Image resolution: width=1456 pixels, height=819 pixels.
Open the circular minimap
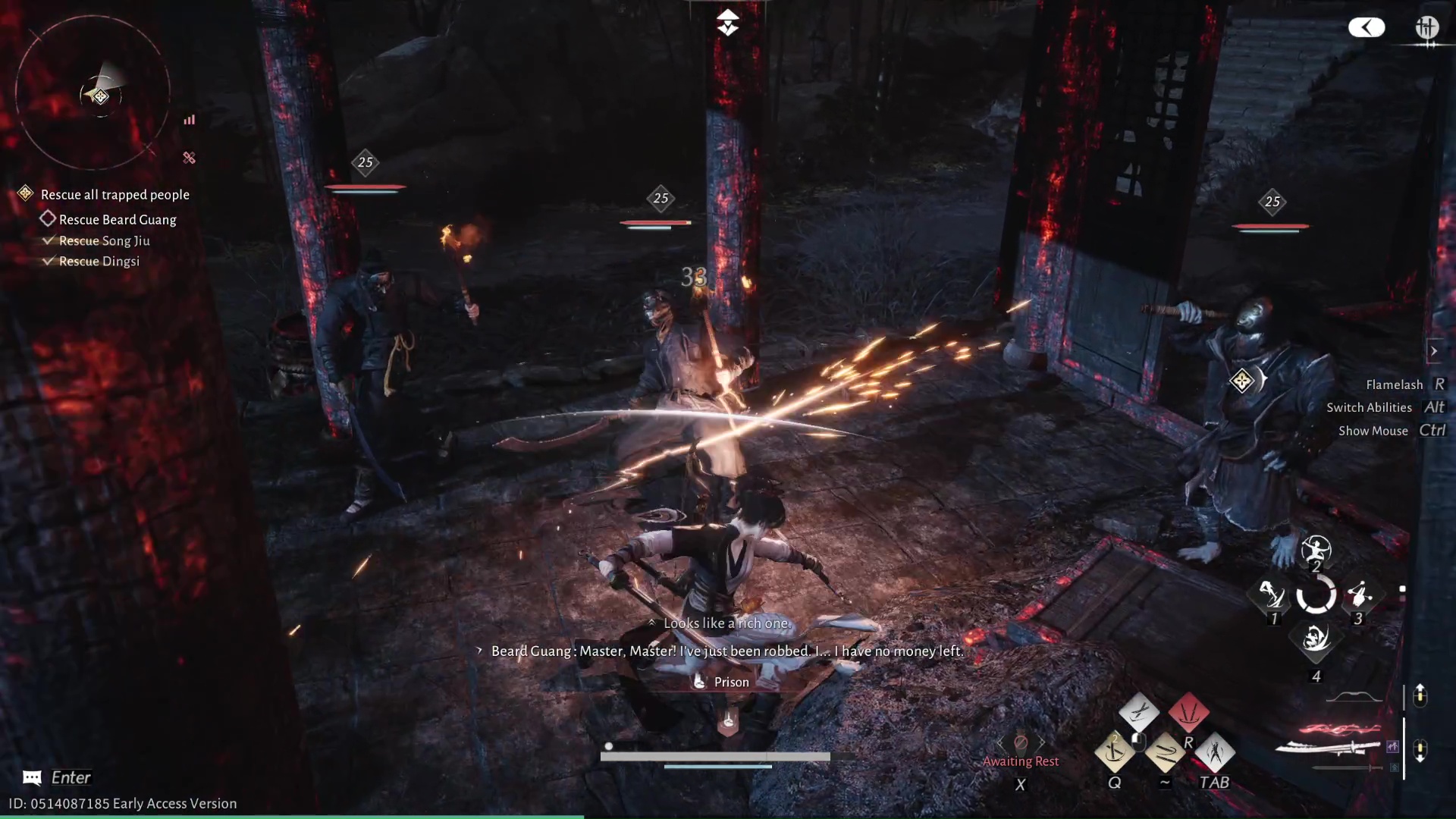93,93
